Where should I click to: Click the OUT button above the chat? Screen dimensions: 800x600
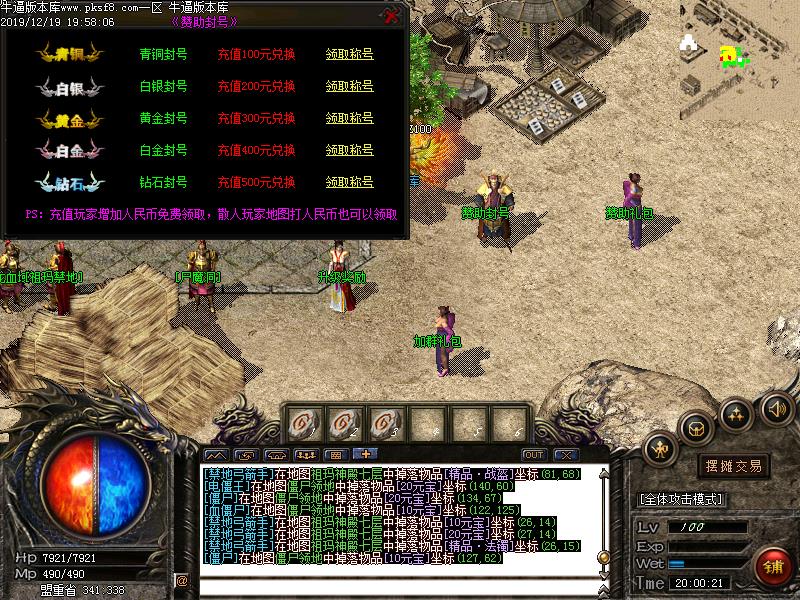(533, 455)
